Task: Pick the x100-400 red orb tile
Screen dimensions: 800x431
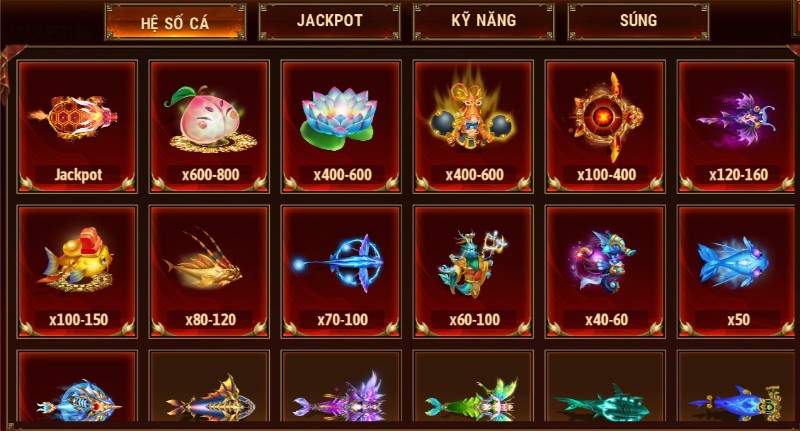Action: [605, 126]
